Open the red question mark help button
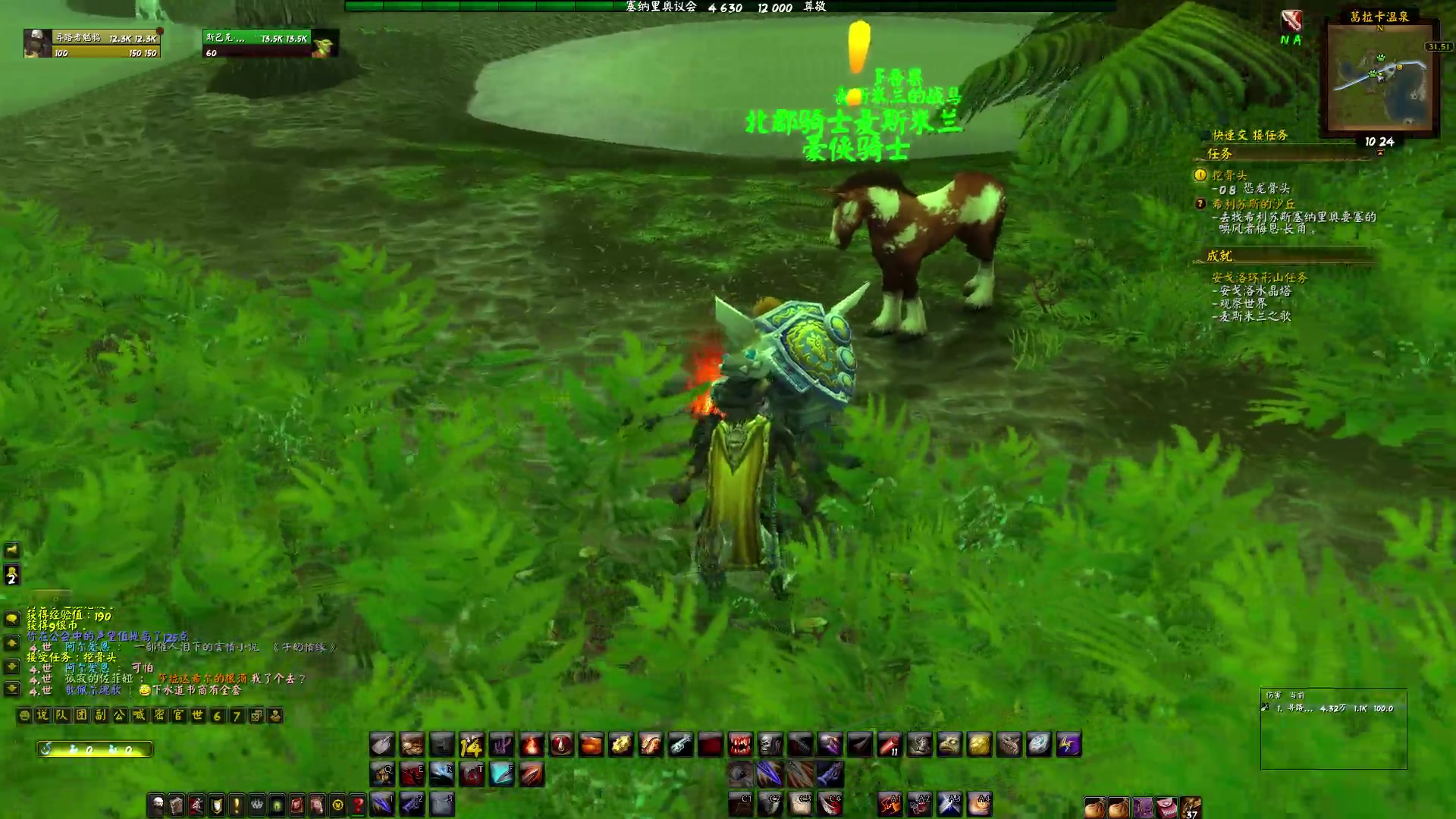Image resolution: width=1456 pixels, height=819 pixels. click(357, 804)
